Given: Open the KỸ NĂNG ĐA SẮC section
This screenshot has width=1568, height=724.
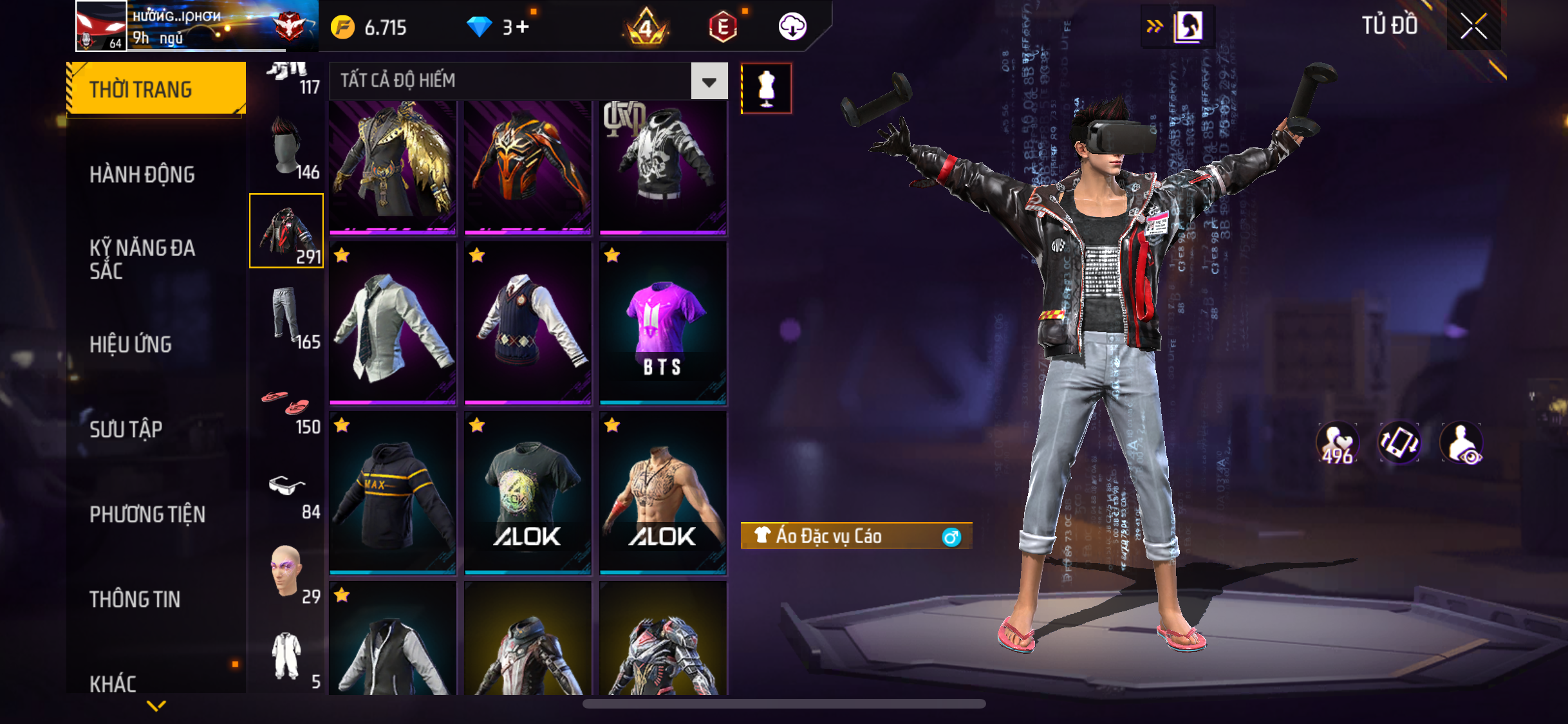Looking at the screenshot, I should click(x=142, y=259).
